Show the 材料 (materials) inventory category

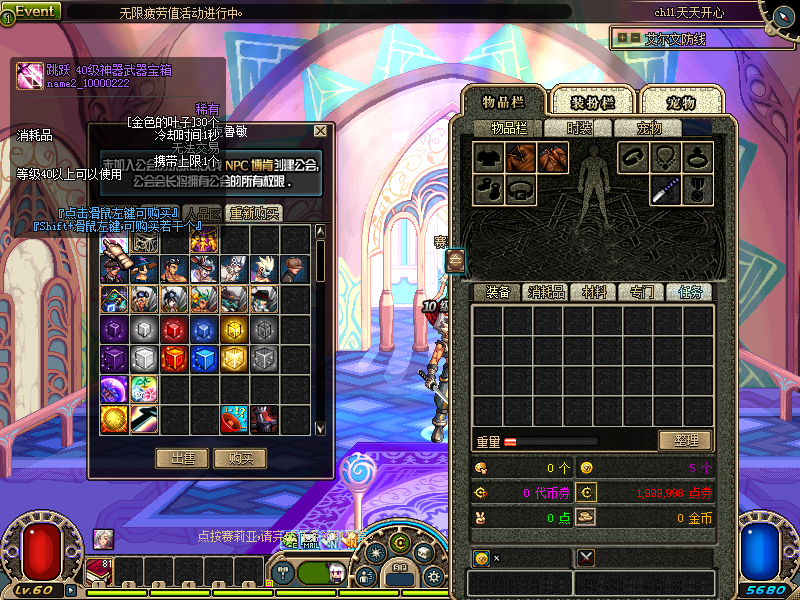point(594,292)
